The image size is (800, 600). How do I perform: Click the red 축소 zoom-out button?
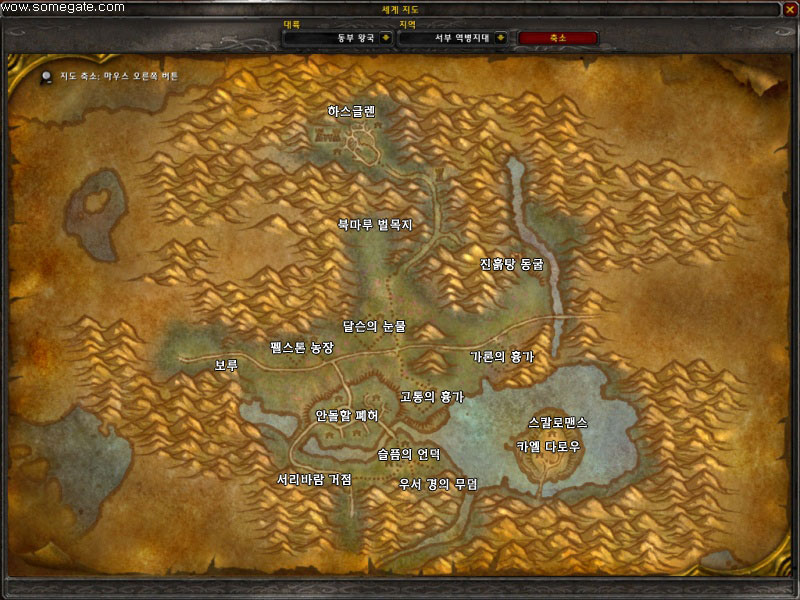(557, 38)
